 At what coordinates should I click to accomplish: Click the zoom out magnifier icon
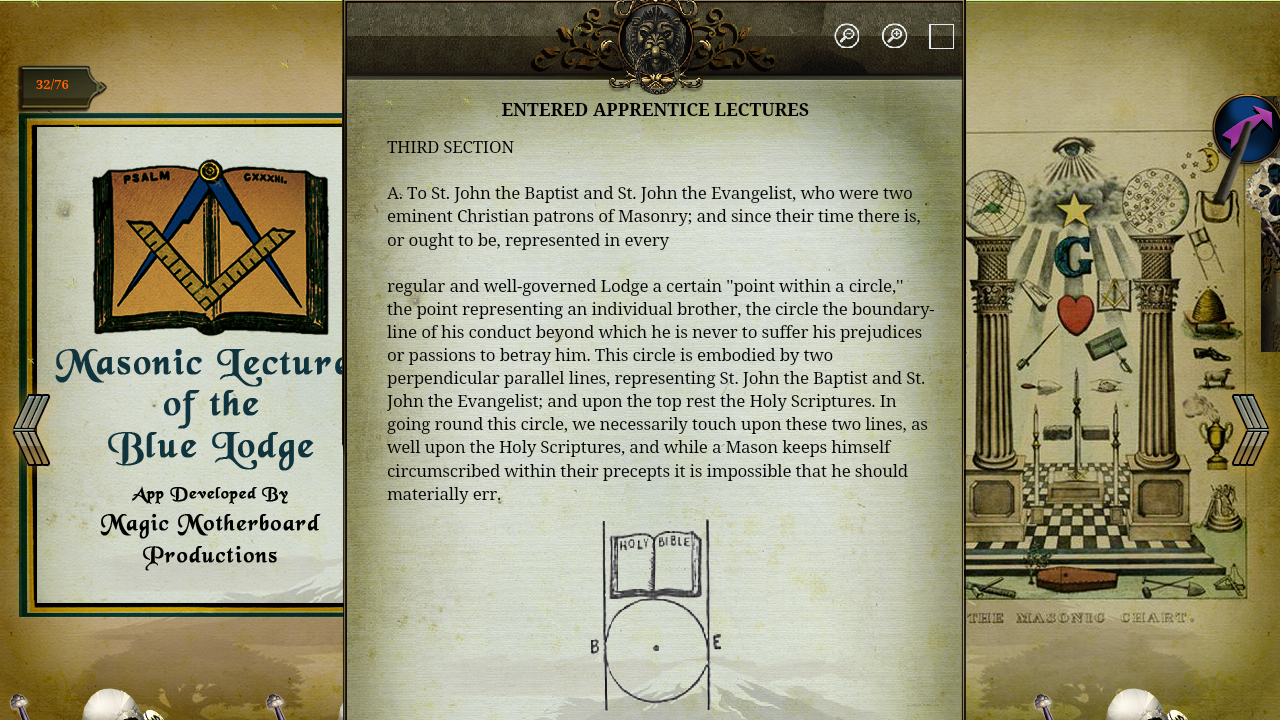(x=847, y=35)
